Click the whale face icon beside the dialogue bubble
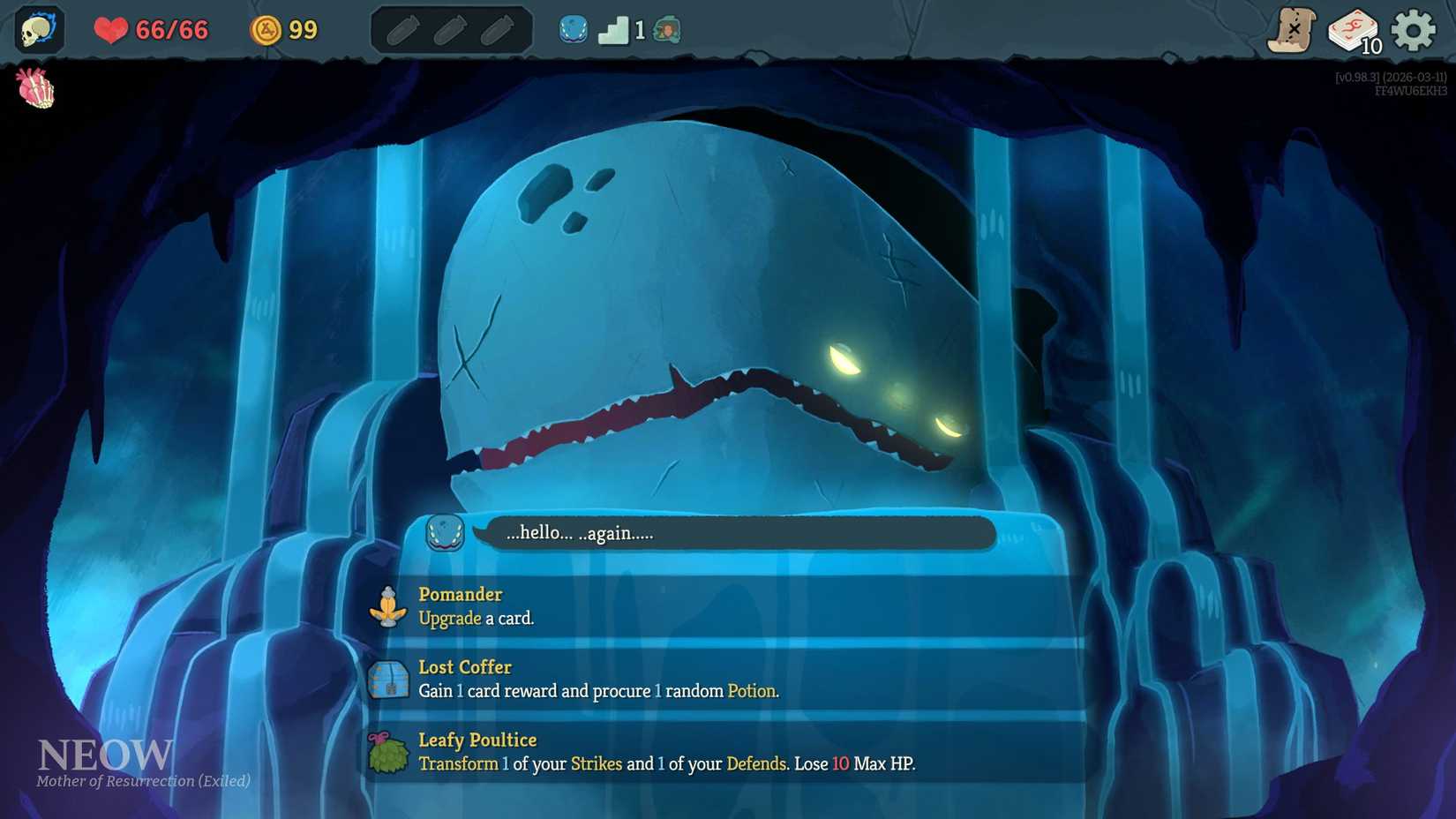This screenshot has width=1456, height=819. (x=443, y=534)
